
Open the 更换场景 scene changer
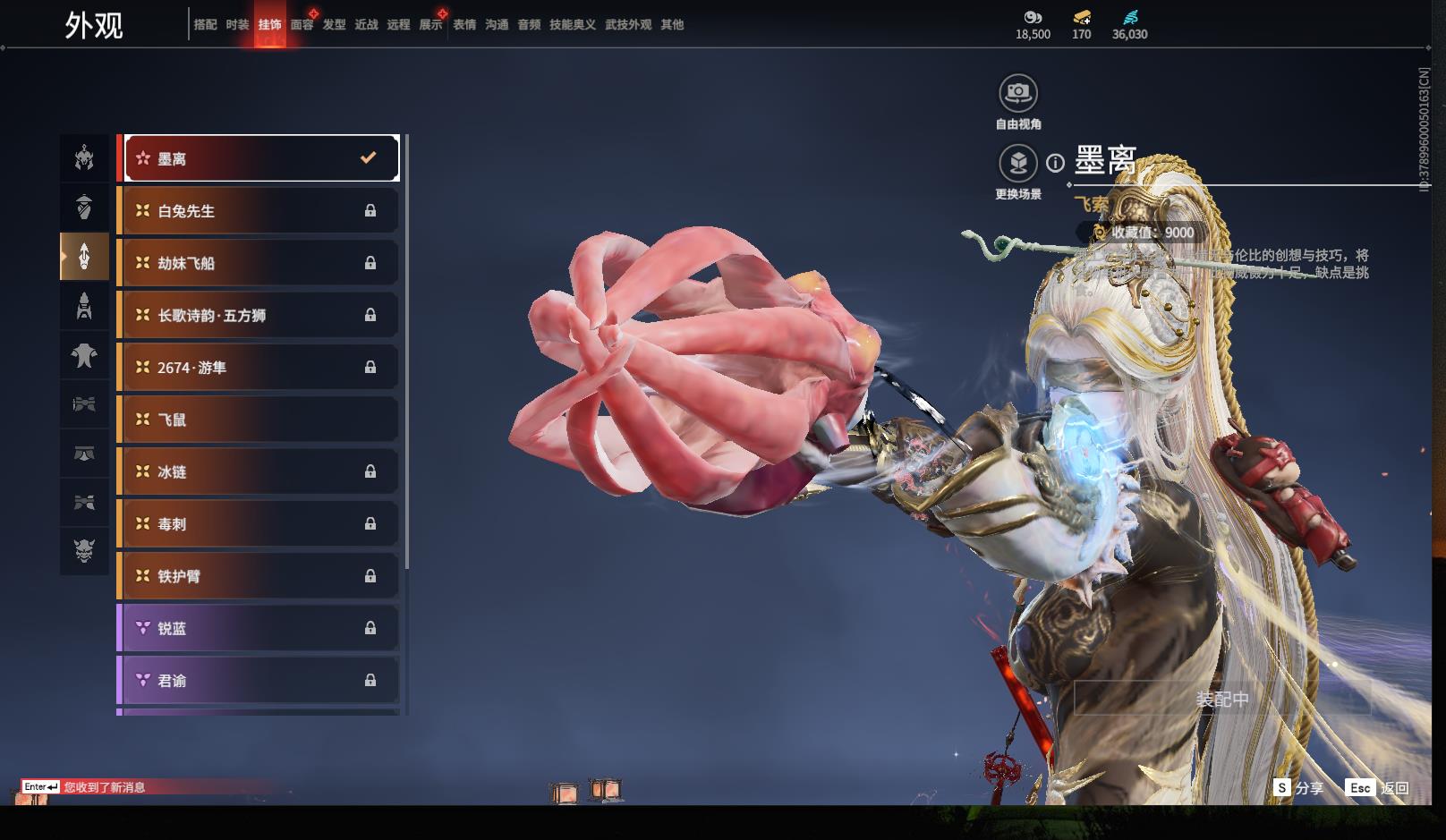[x=1017, y=164]
